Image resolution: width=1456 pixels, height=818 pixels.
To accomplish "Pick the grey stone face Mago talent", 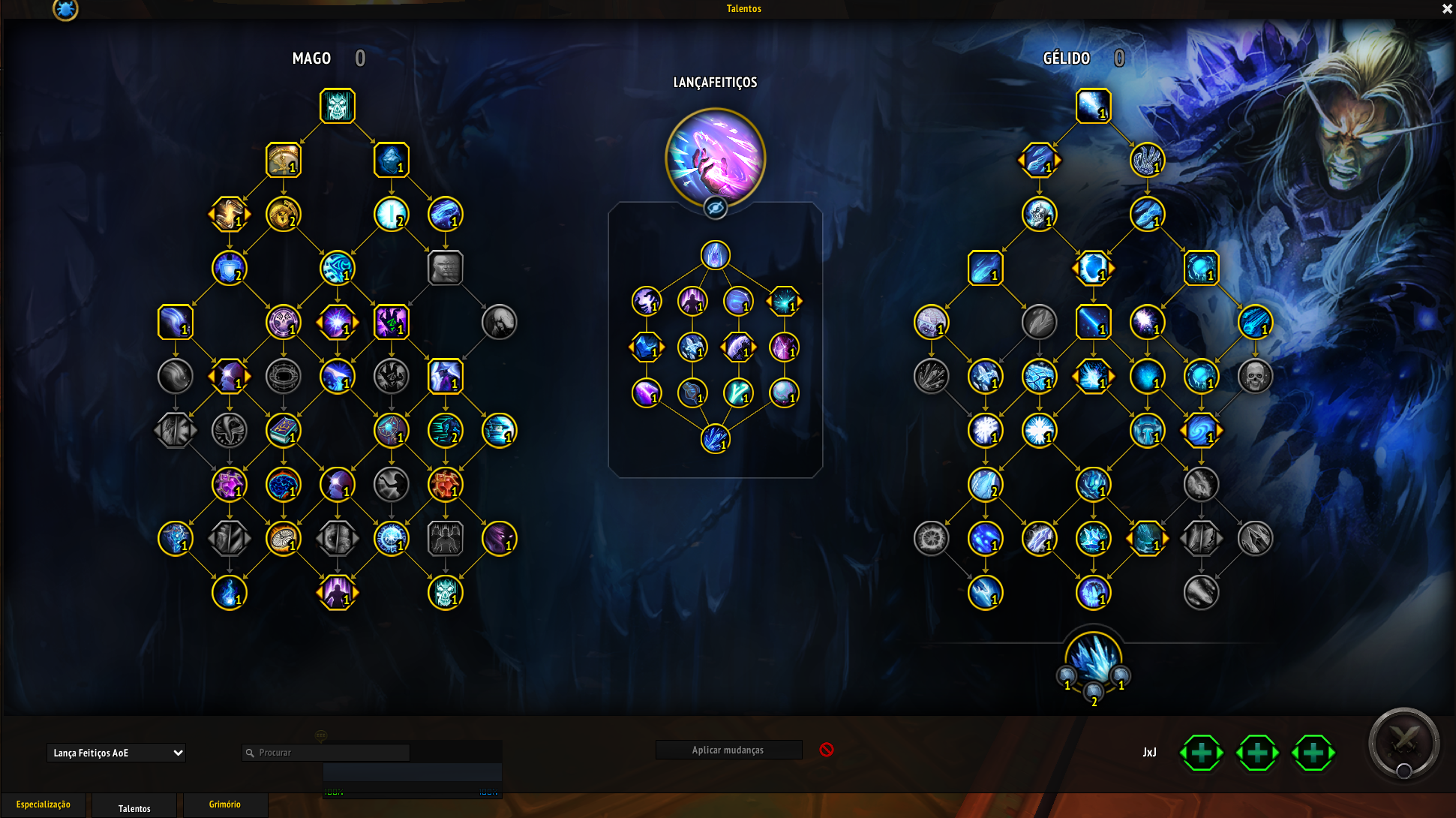I will click(x=446, y=268).
